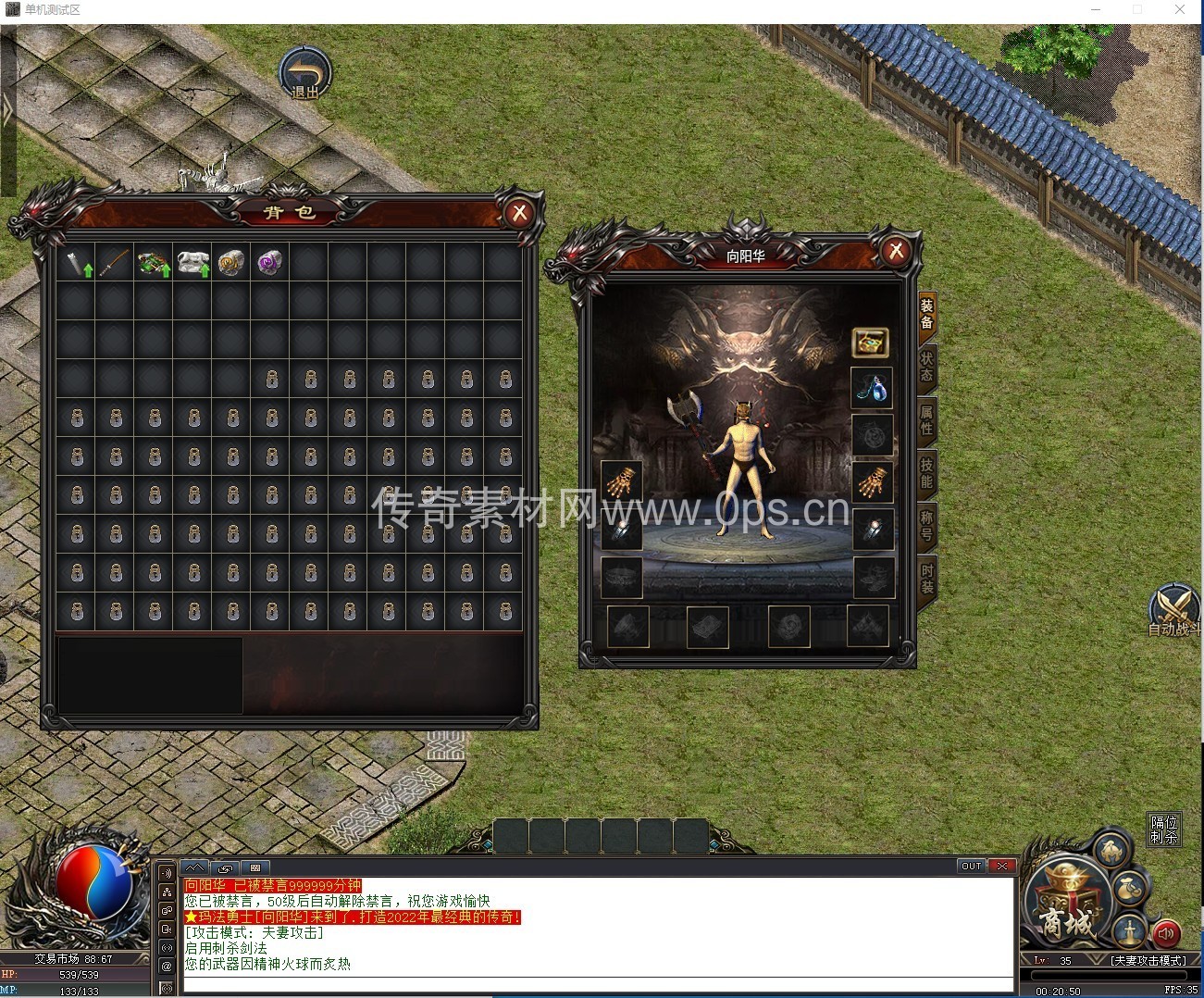1204x998 pixels.
Task: Select the white beast statue item
Action: coord(192,263)
